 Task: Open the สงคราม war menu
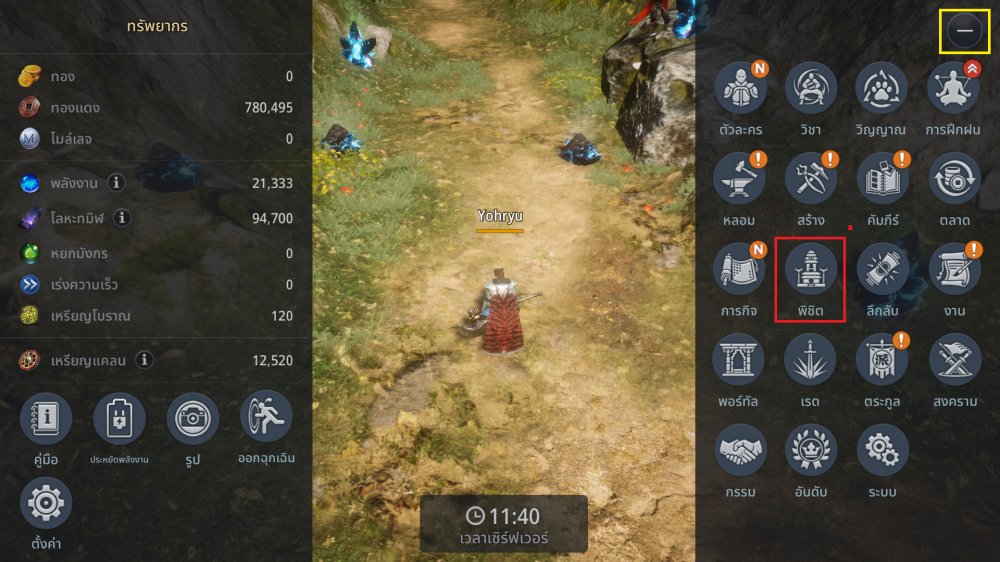[953, 359]
